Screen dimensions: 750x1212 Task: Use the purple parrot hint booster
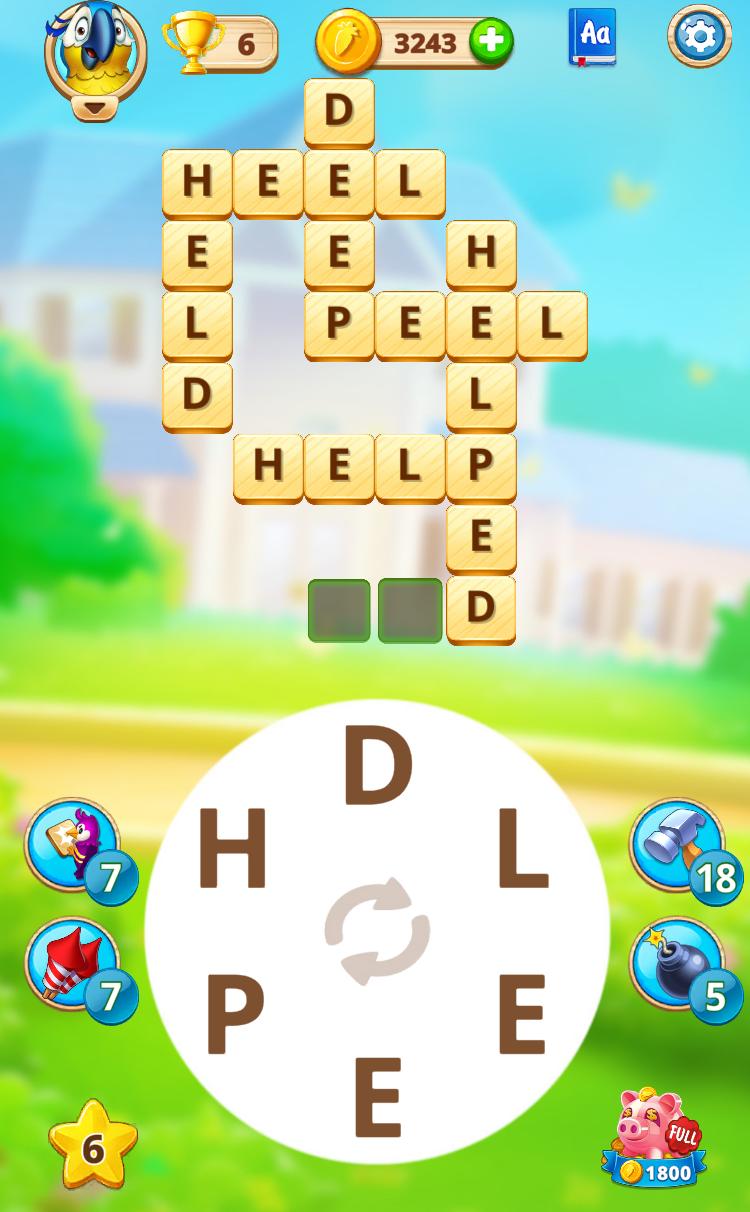pos(72,845)
